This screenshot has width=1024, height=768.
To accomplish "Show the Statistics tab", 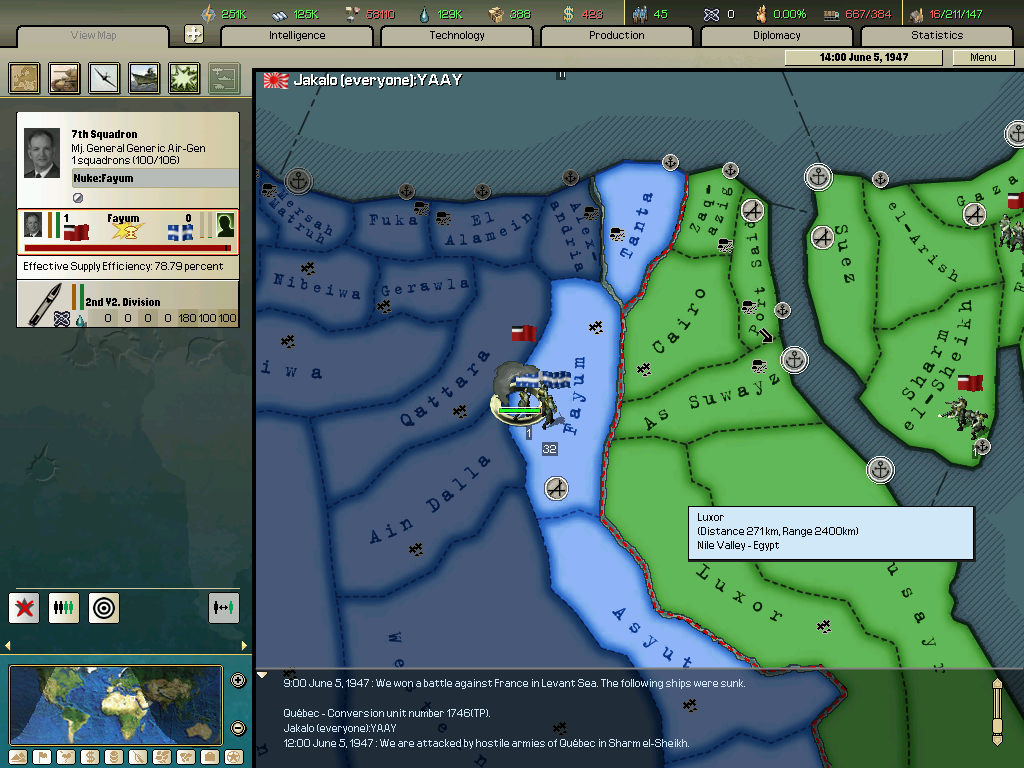I will pyautogui.click(x=937, y=36).
